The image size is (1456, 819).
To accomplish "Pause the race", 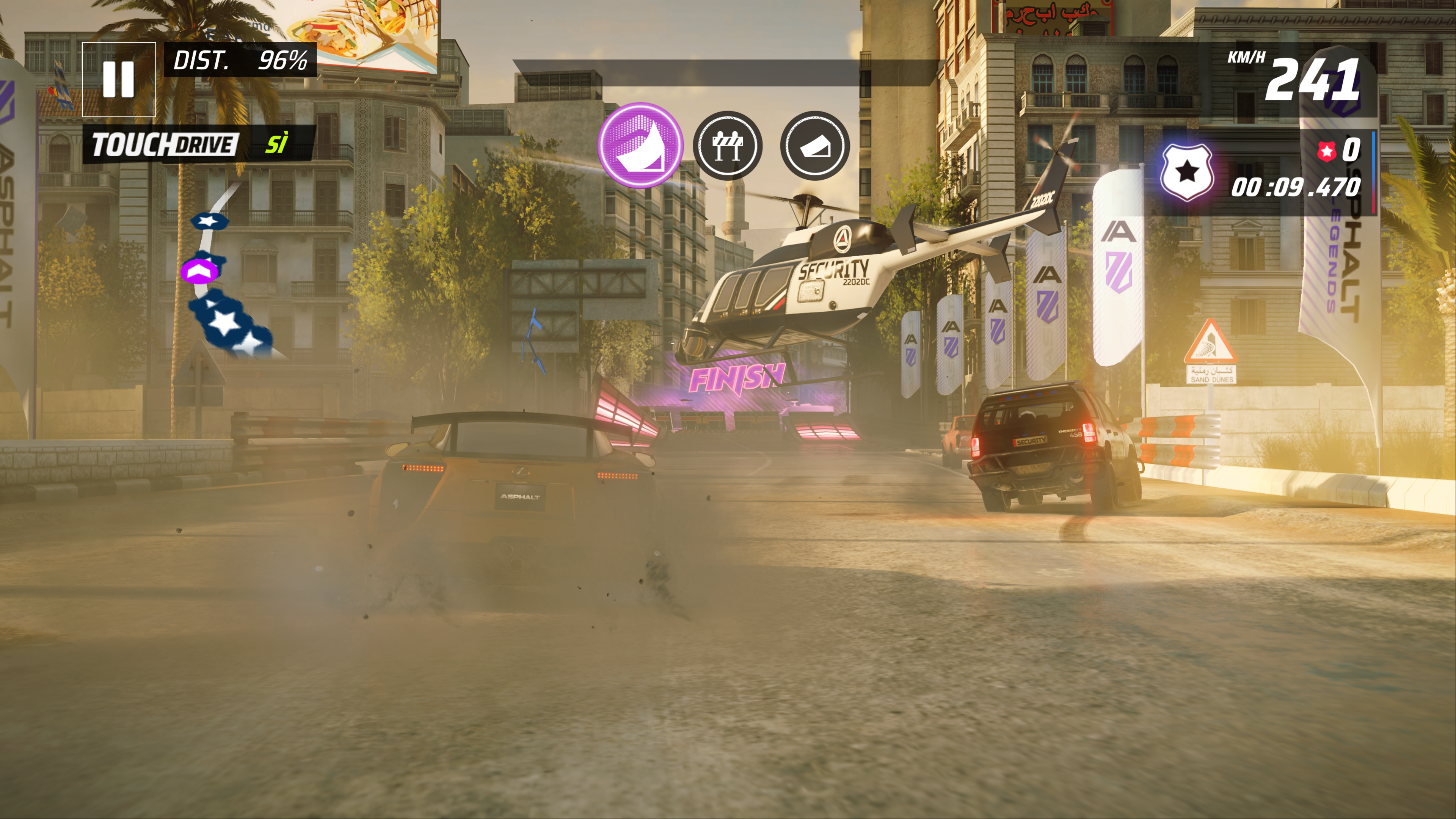I will point(119,79).
